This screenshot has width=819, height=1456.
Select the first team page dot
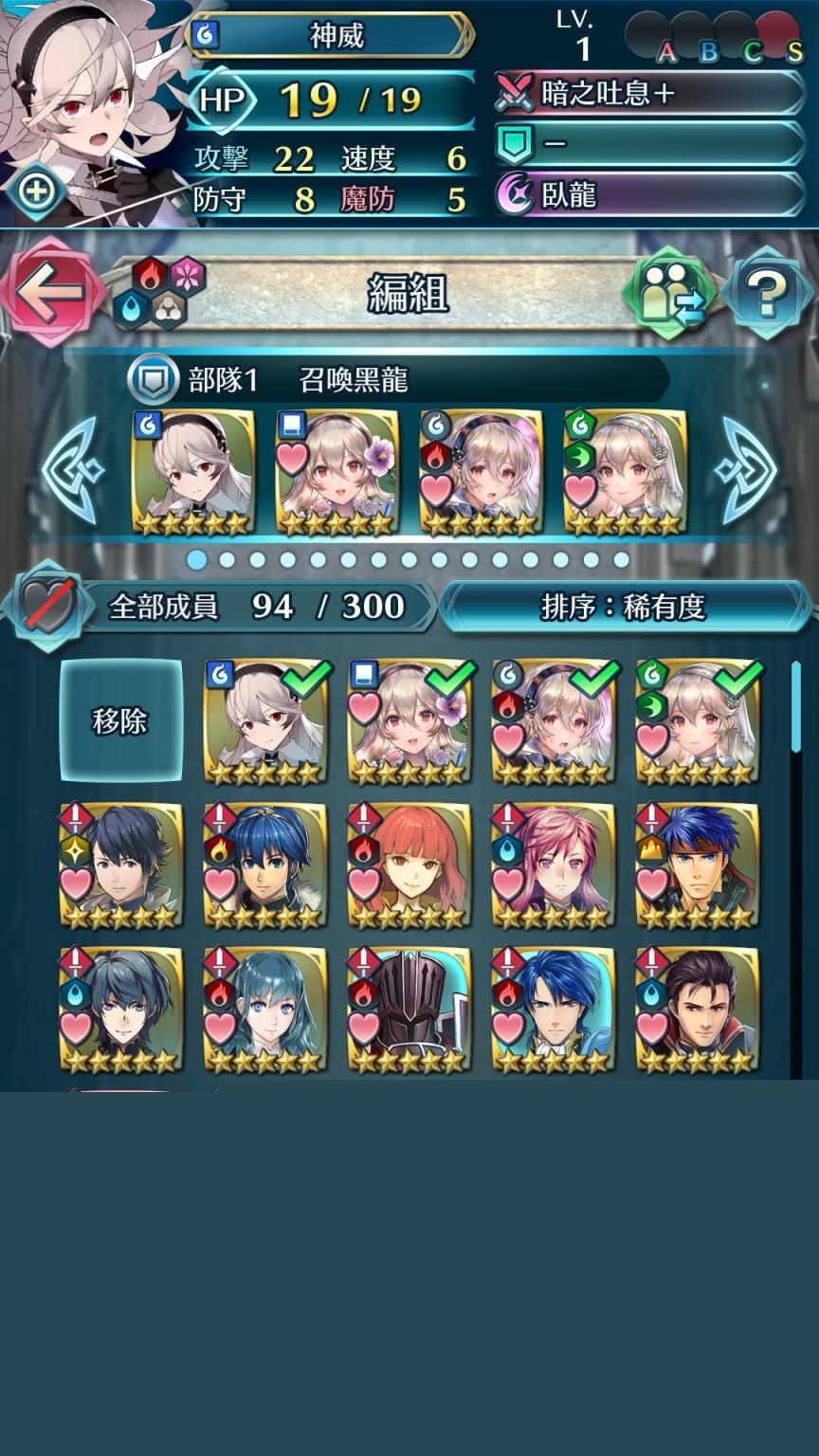197,559
